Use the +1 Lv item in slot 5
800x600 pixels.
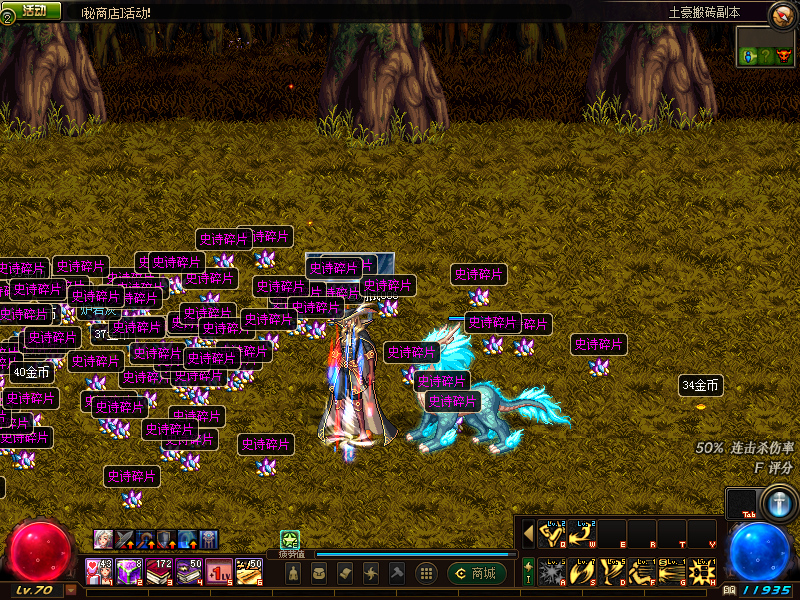click(x=219, y=571)
